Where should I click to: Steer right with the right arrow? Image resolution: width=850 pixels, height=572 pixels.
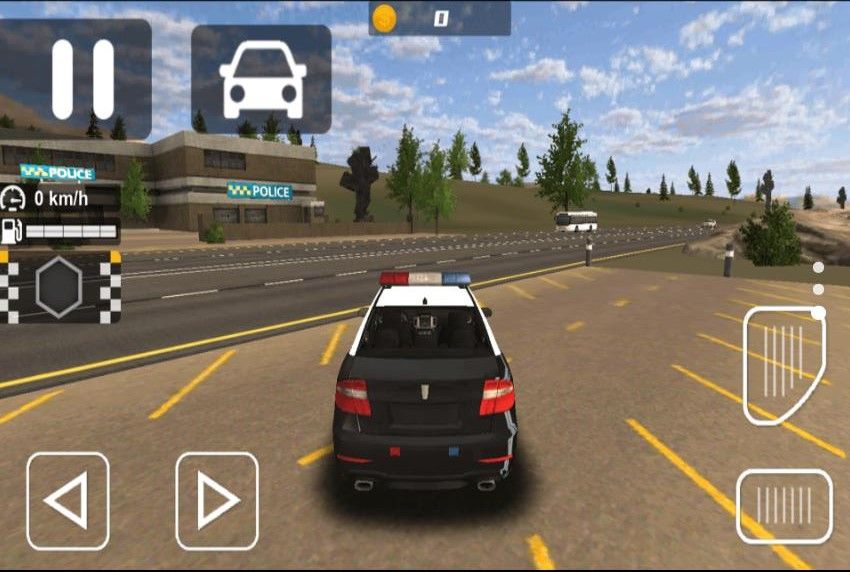pos(217,501)
